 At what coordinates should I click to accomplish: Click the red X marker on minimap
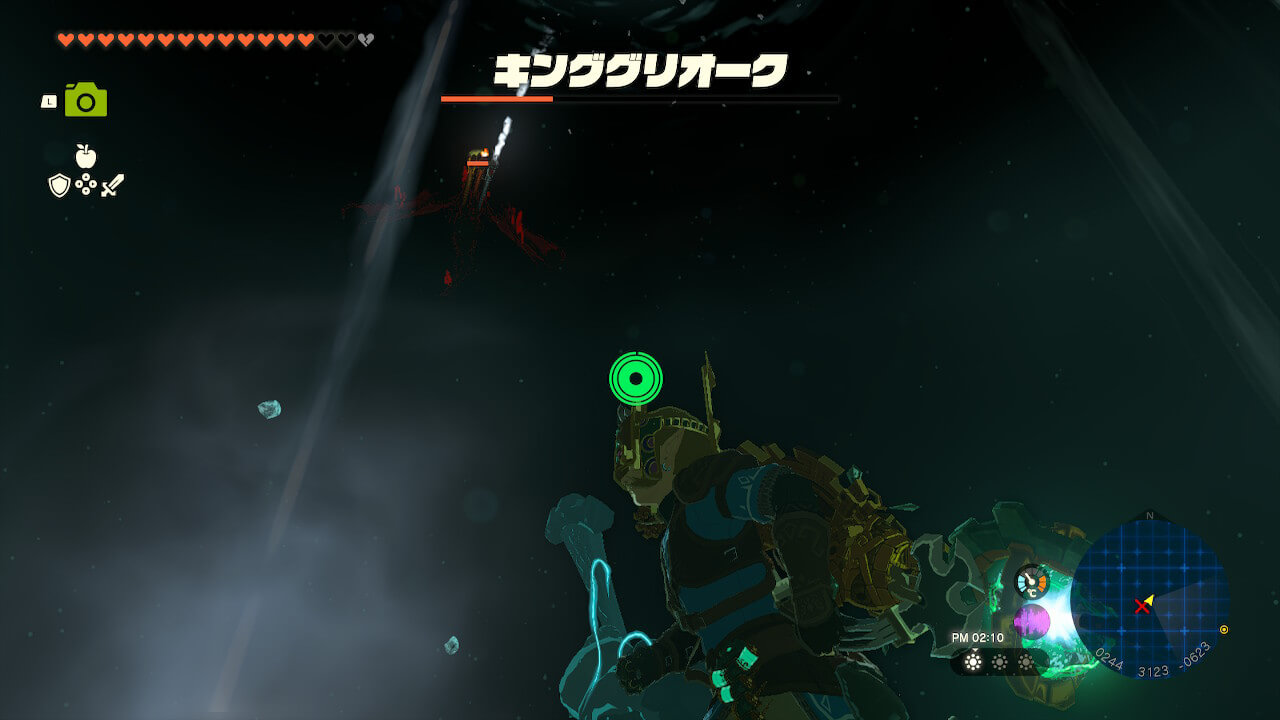1142,606
